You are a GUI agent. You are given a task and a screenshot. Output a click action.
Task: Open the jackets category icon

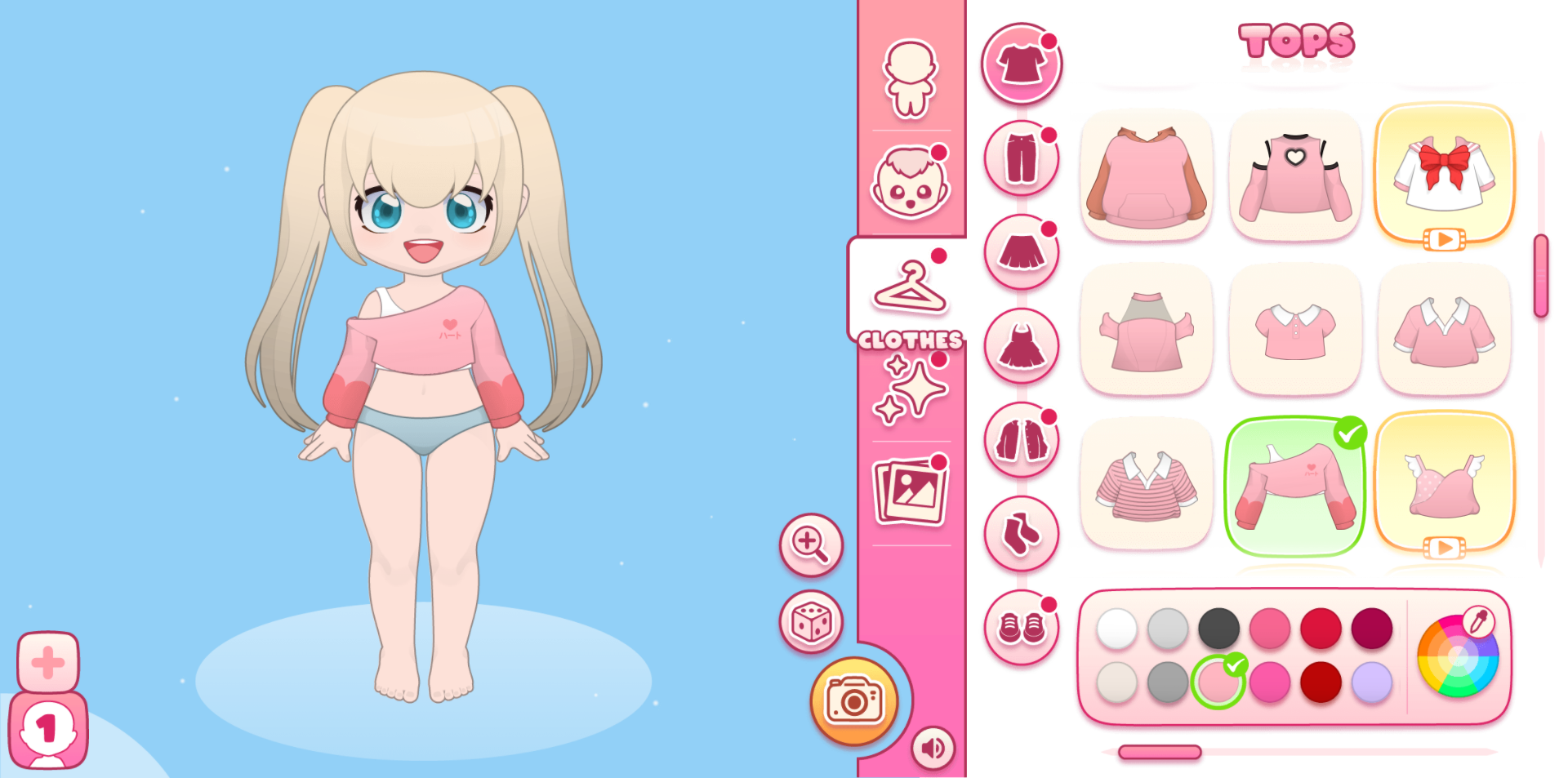pos(1022,440)
